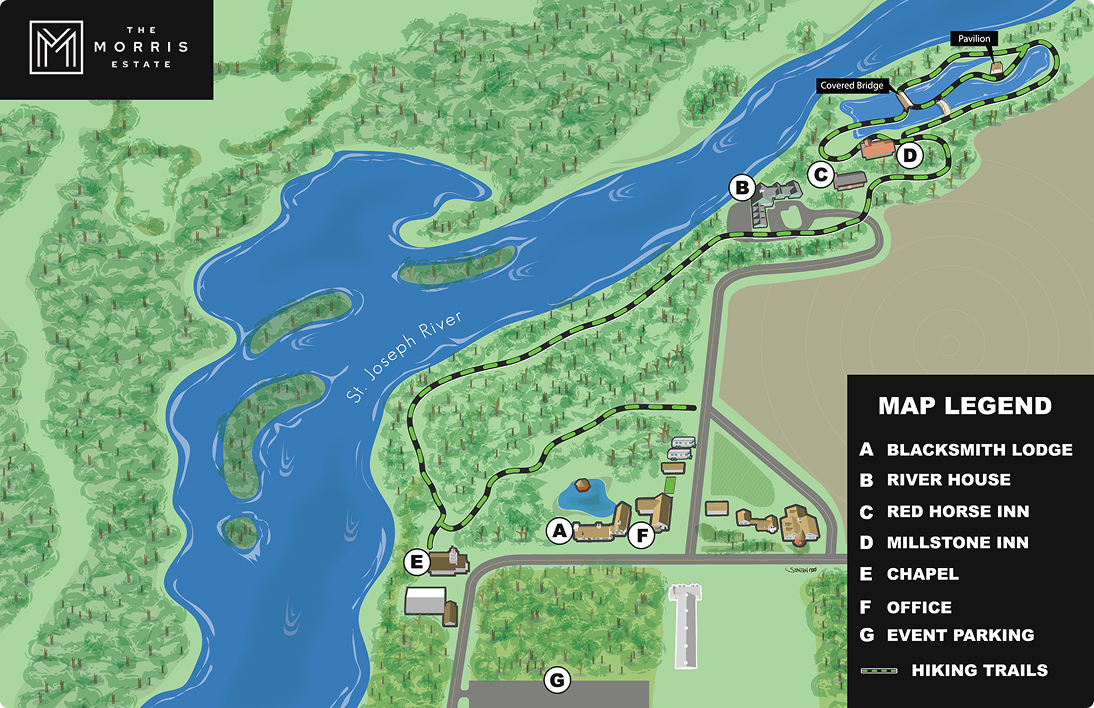The height and width of the screenshot is (708, 1094).
Task: Select Event Parking marker G on map
Action: pos(557,681)
